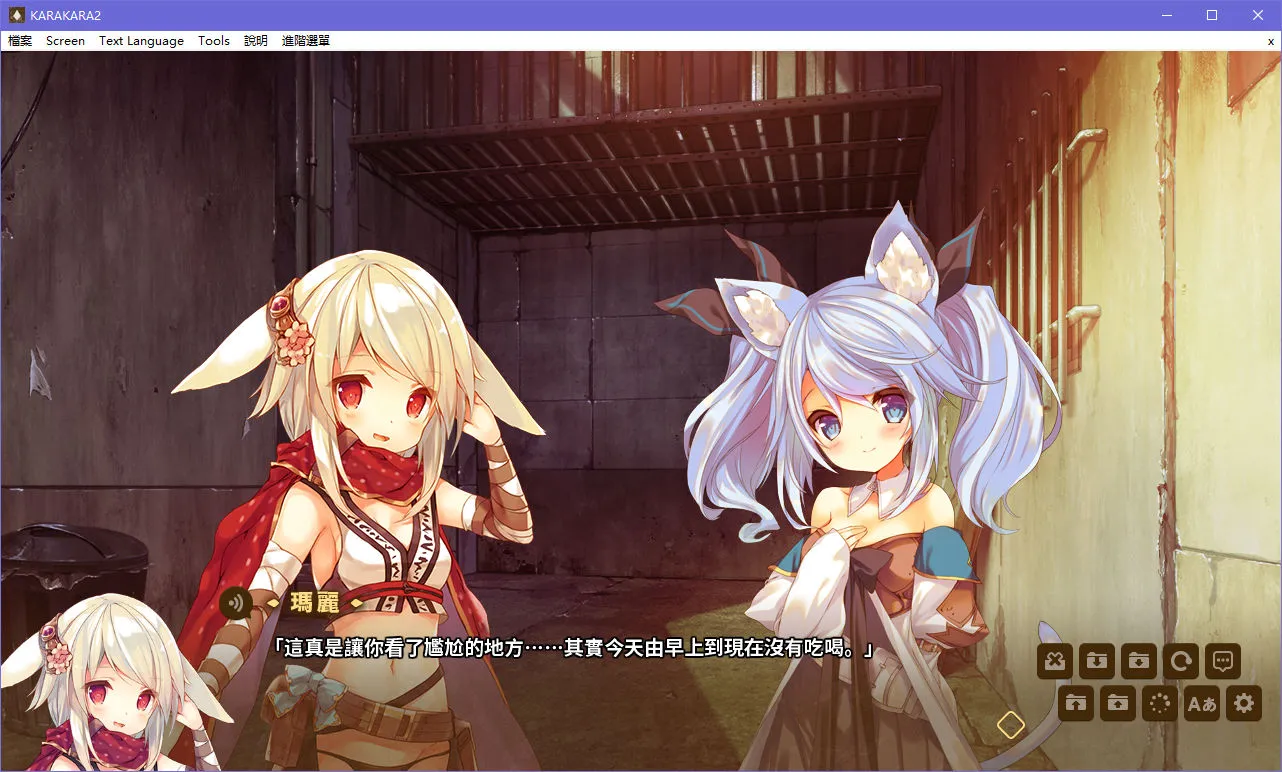The image size is (1282, 772).
Task: Click the circular rewind arrow icon
Action: pos(1180,660)
